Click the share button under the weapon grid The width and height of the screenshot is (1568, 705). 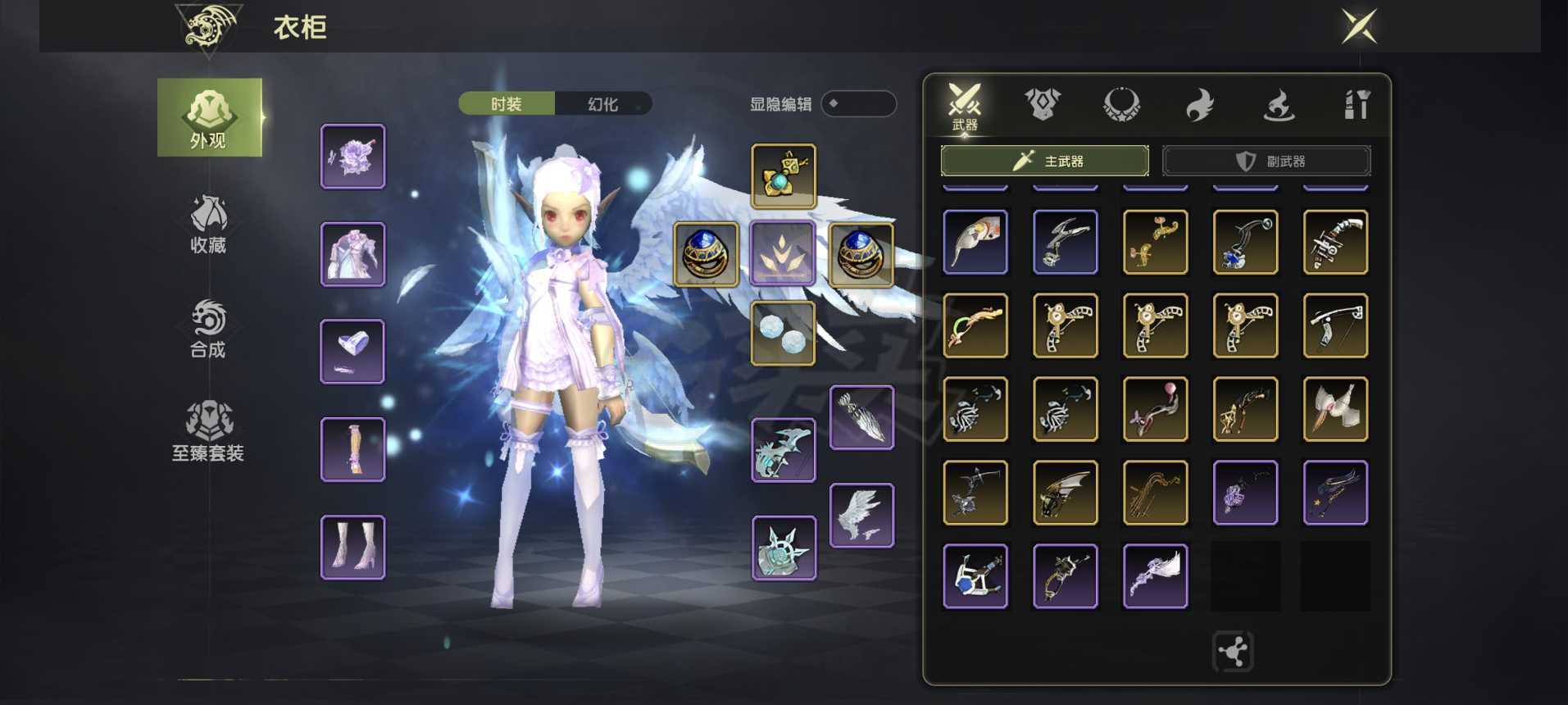tap(1233, 652)
